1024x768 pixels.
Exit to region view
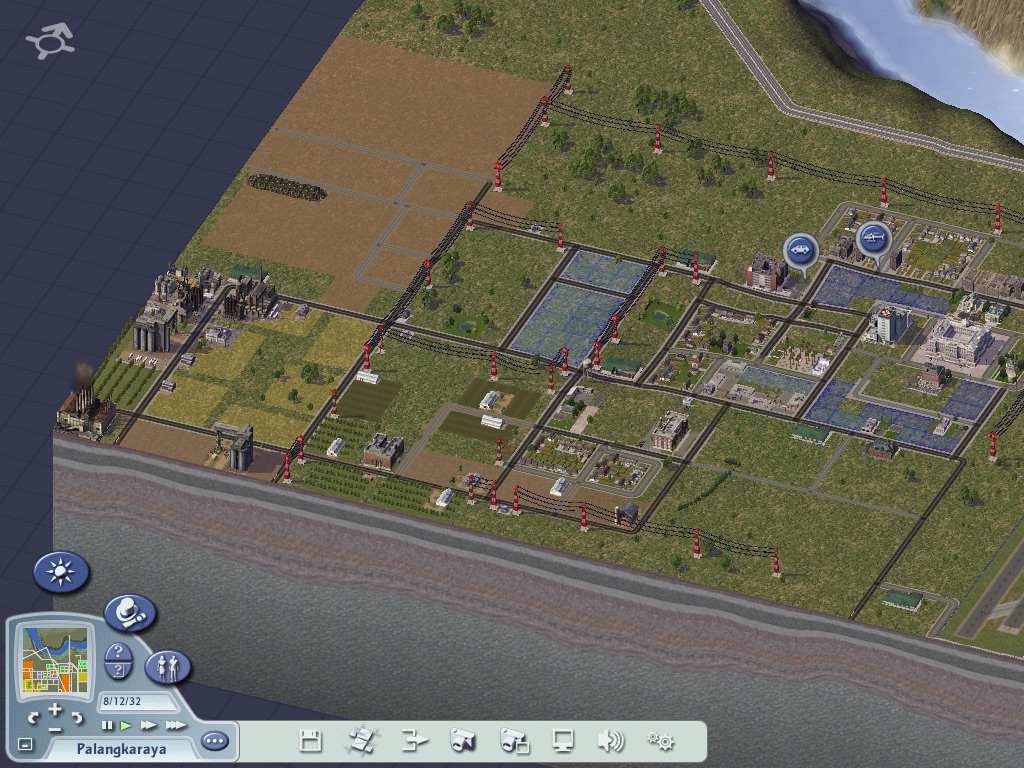pos(361,741)
